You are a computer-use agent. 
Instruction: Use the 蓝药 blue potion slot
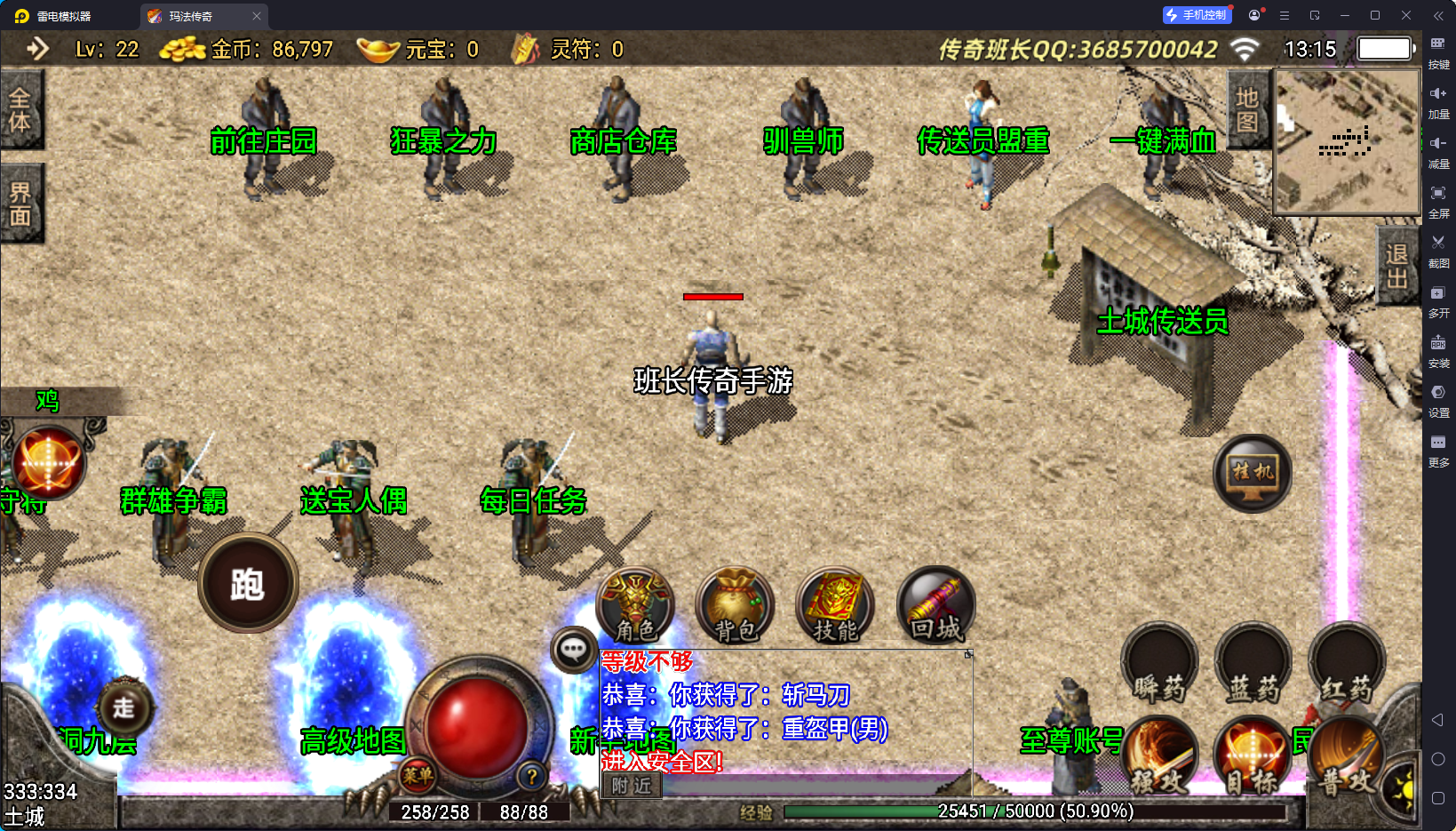coord(1253,664)
